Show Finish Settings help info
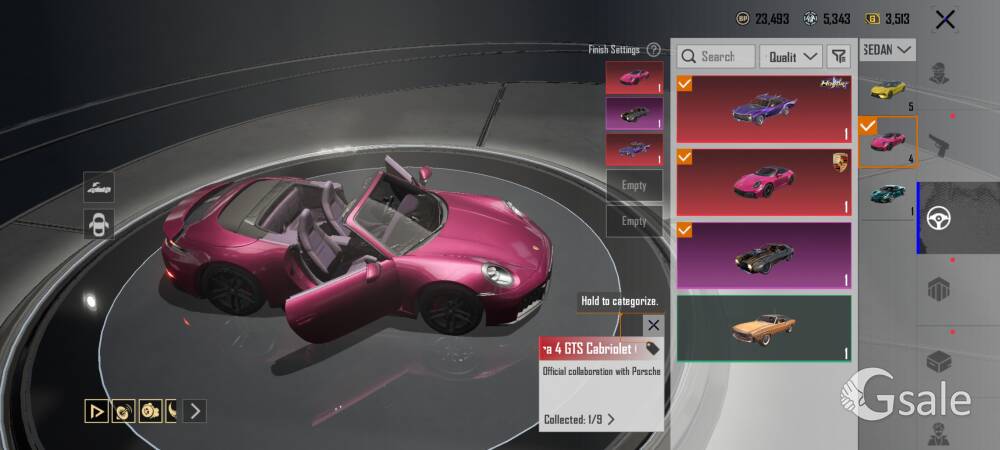Image resolution: width=1000 pixels, height=450 pixels. tap(653, 49)
